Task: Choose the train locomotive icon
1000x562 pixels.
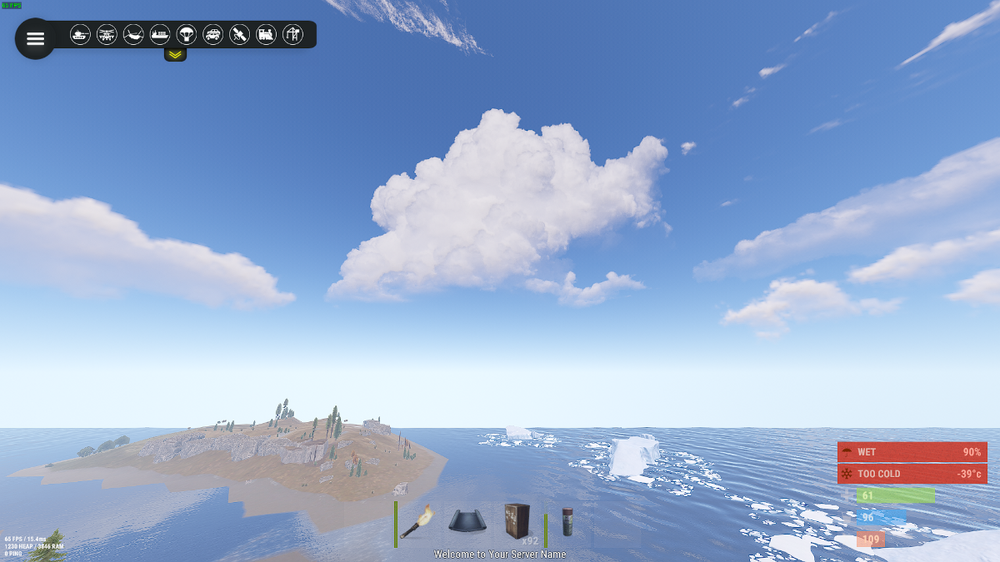Action: [x=266, y=35]
